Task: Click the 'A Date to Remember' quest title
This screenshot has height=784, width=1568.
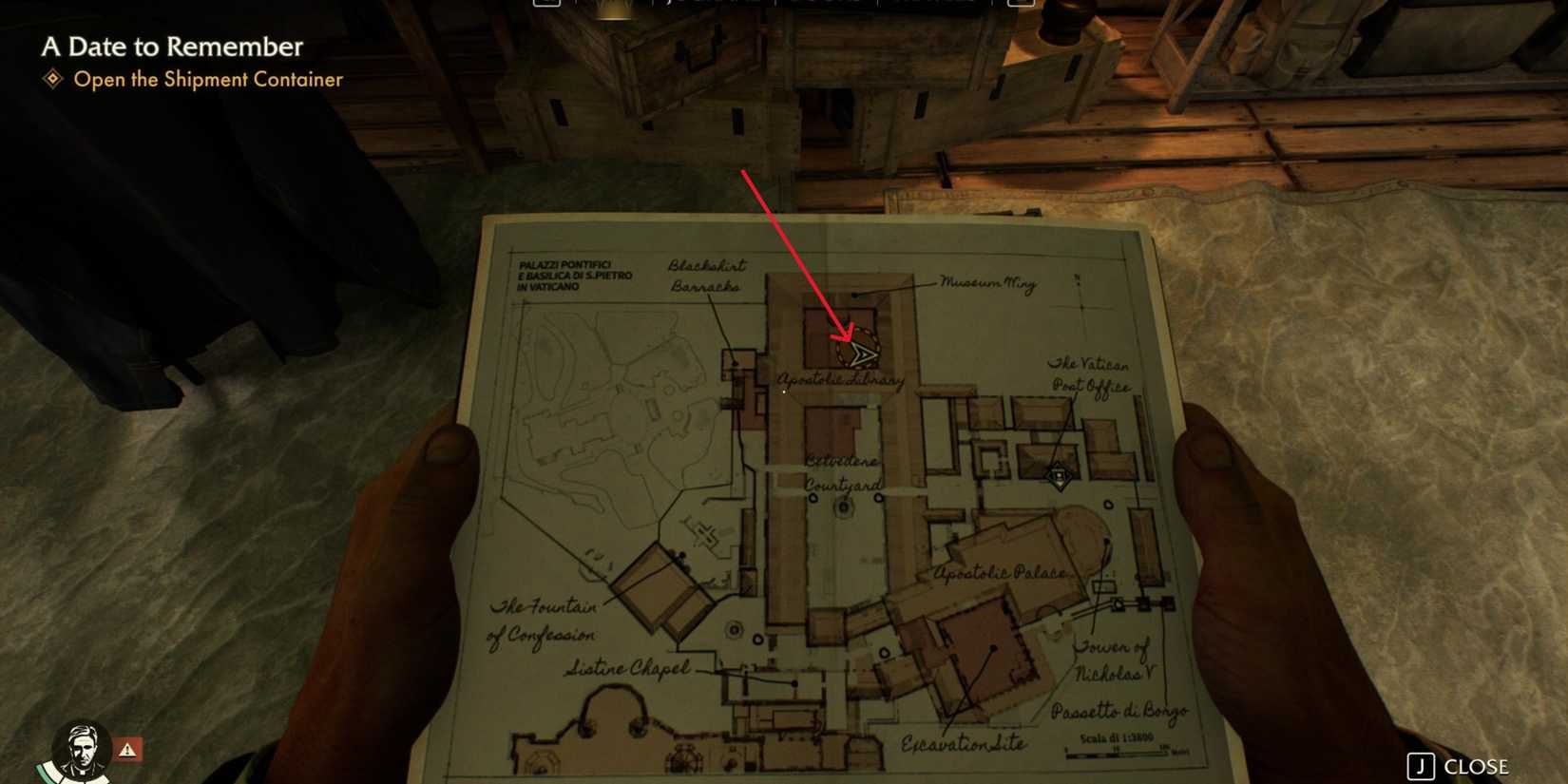Action: 171,48
